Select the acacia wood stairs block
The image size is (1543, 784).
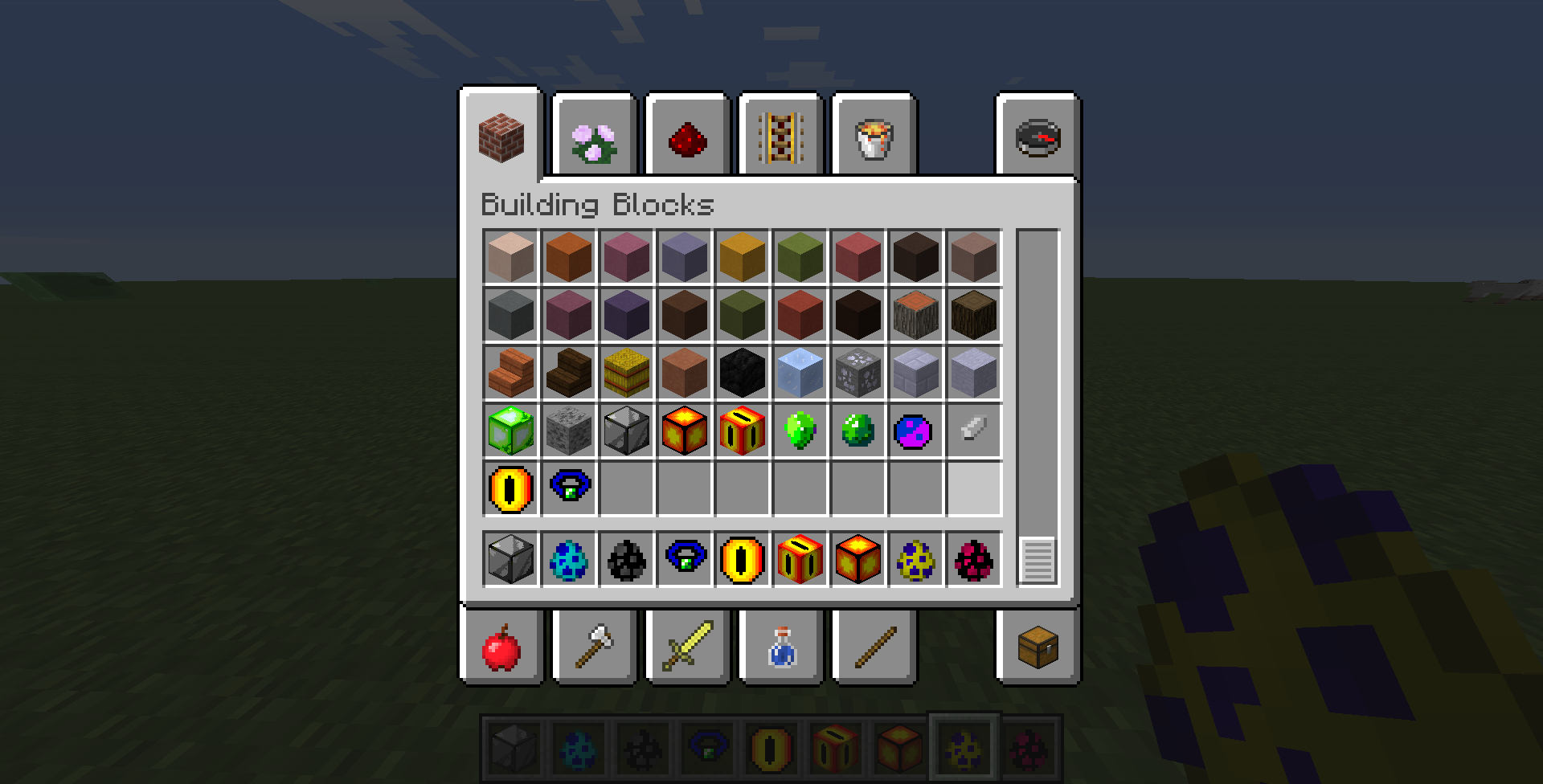pos(511,373)
